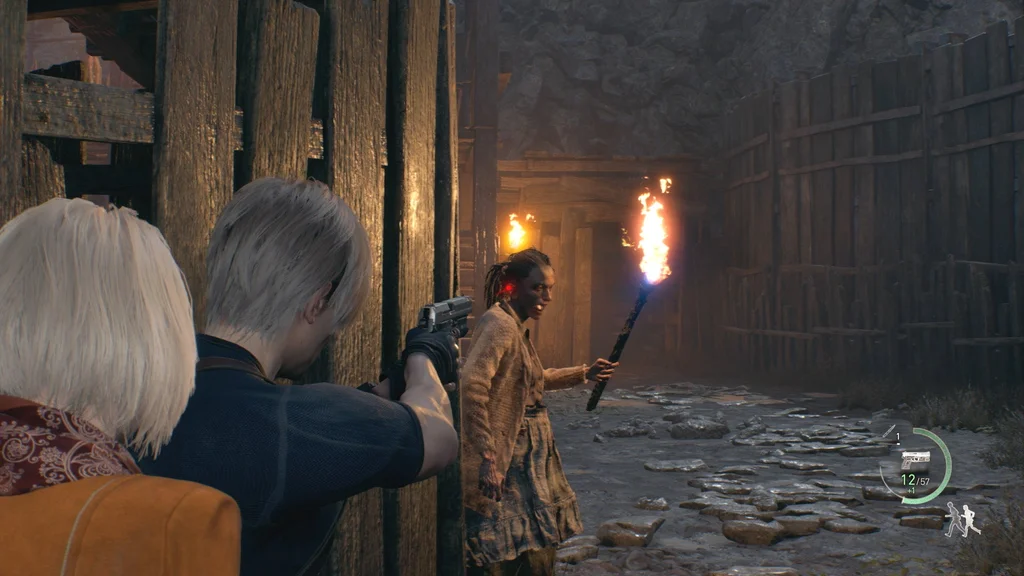This screenshot has width=1024, height=576.
Task: Select the equipped handgun weapon icon
Action: [x=915, y=460]
